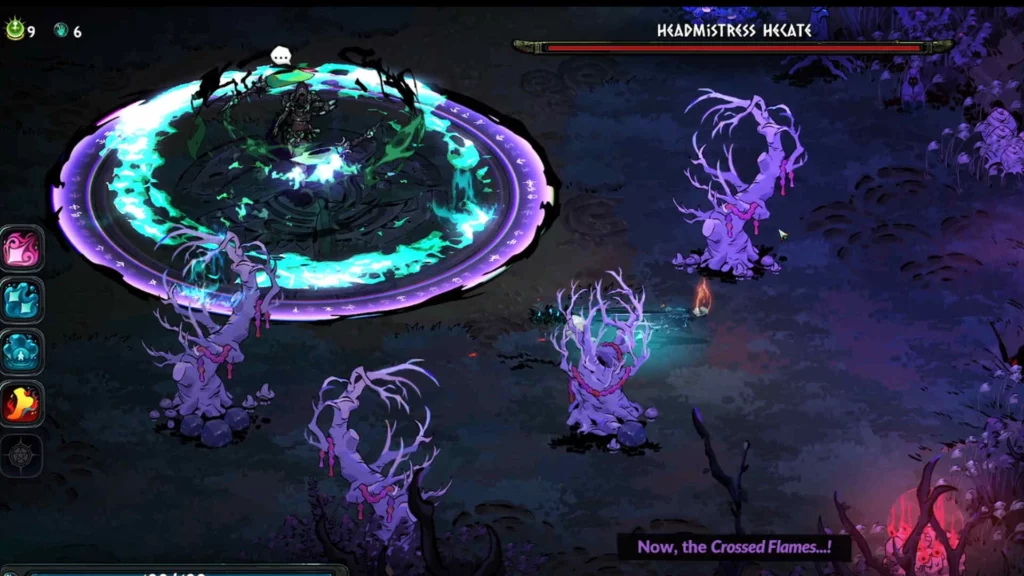Select the teal hand resource icon
Viewport: 1024px width, 576px height.
61,31
